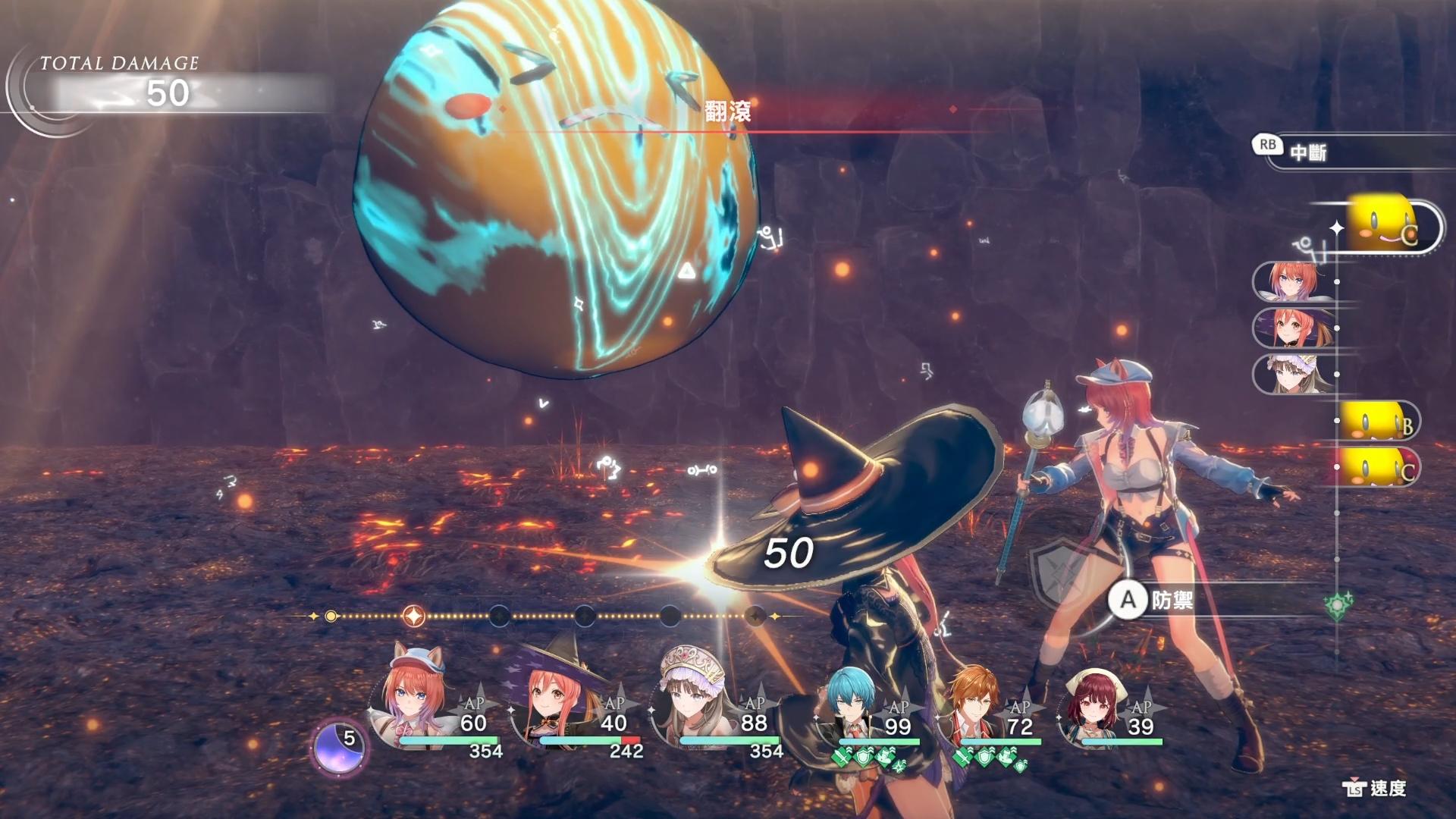Image resolution: width=1456 pixels, height=819 pixels.
Task: Select the cat-eared girl's party portrait (AP 60)
Action: point(413,701)
